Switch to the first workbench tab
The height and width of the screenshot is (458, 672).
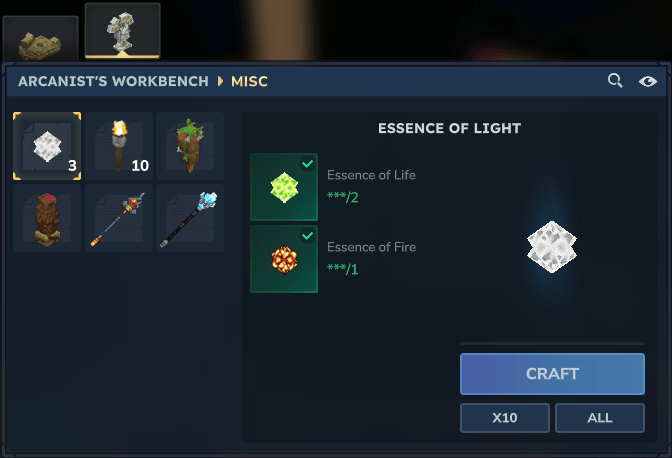[x=40, y=41]
